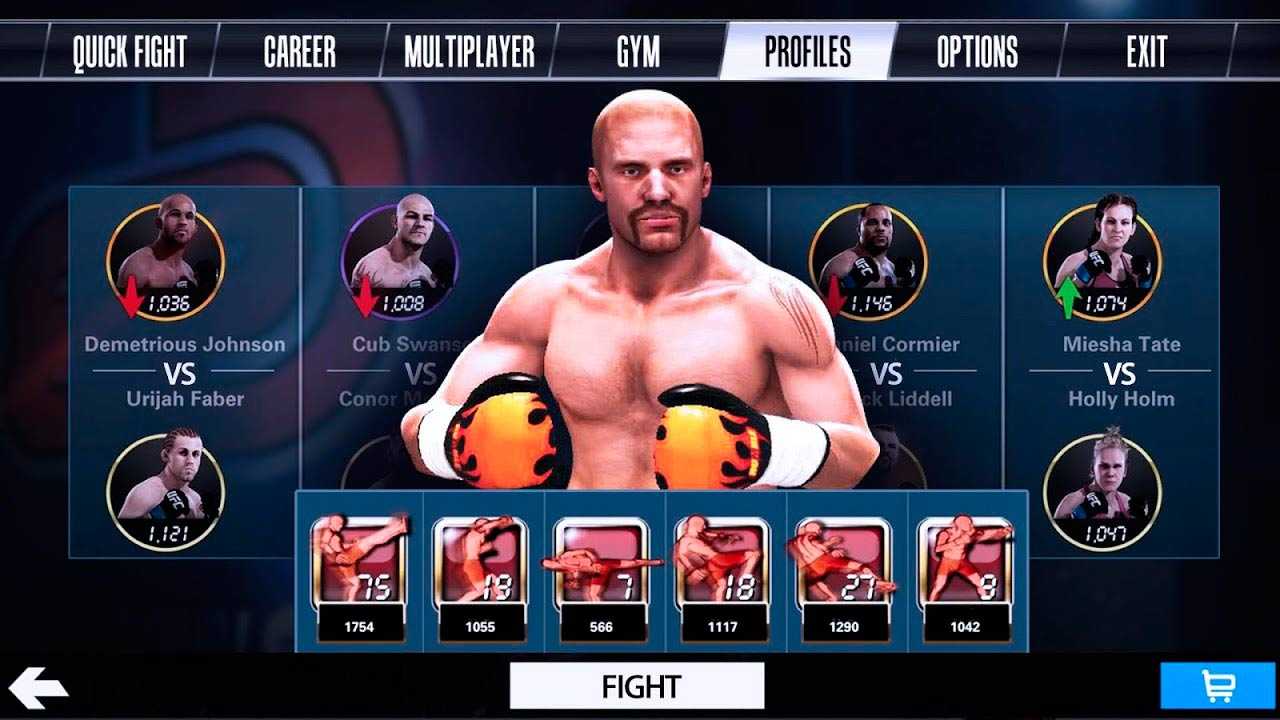Viewport: 1280px width, 720px height.
Task: Choose the punch move card costing 1042
Action: 963,577
